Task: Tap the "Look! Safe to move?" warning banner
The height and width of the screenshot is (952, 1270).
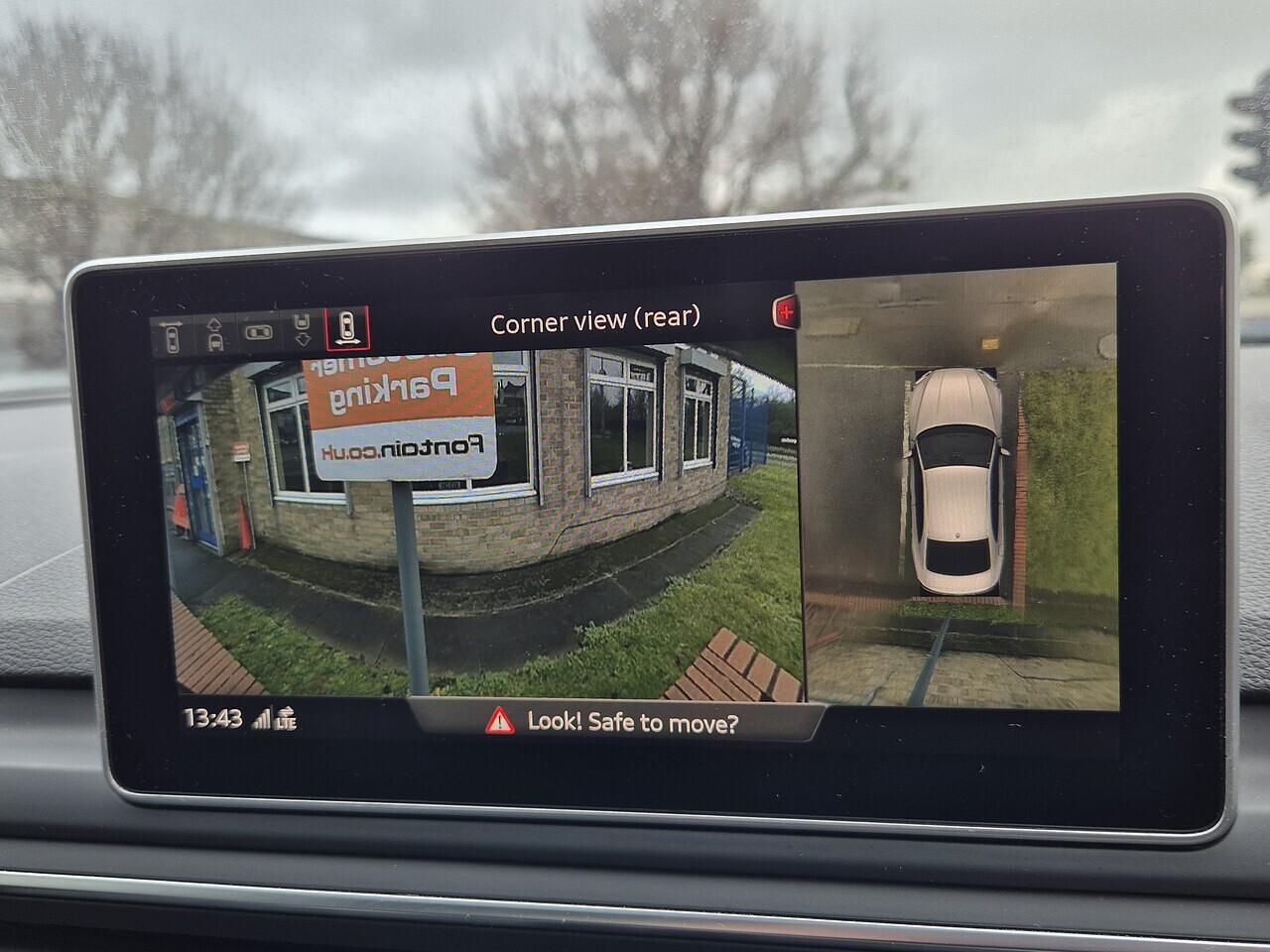Action: (x=614, y=721)
